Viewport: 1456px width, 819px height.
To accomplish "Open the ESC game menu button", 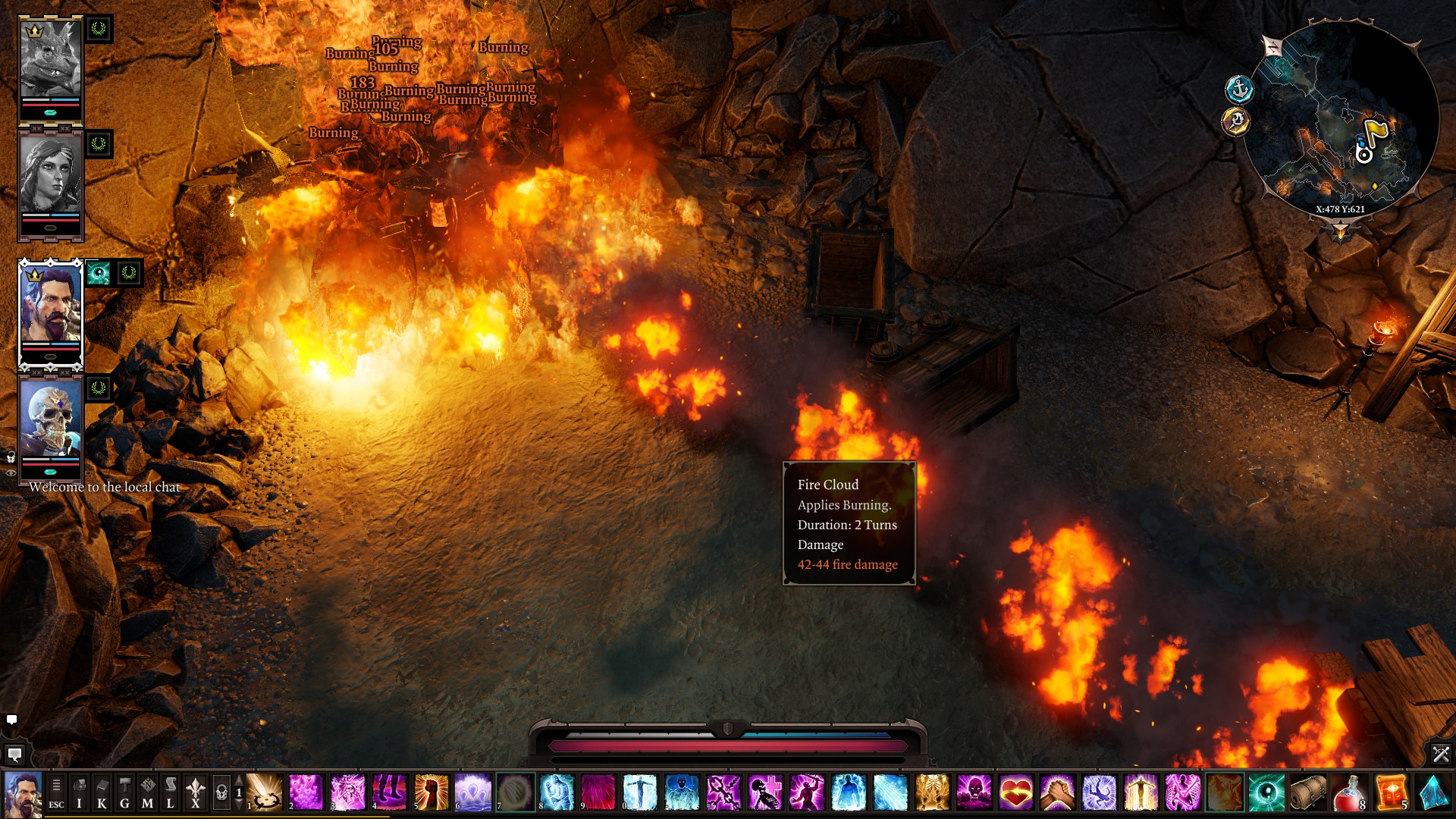I will point(56,793).
